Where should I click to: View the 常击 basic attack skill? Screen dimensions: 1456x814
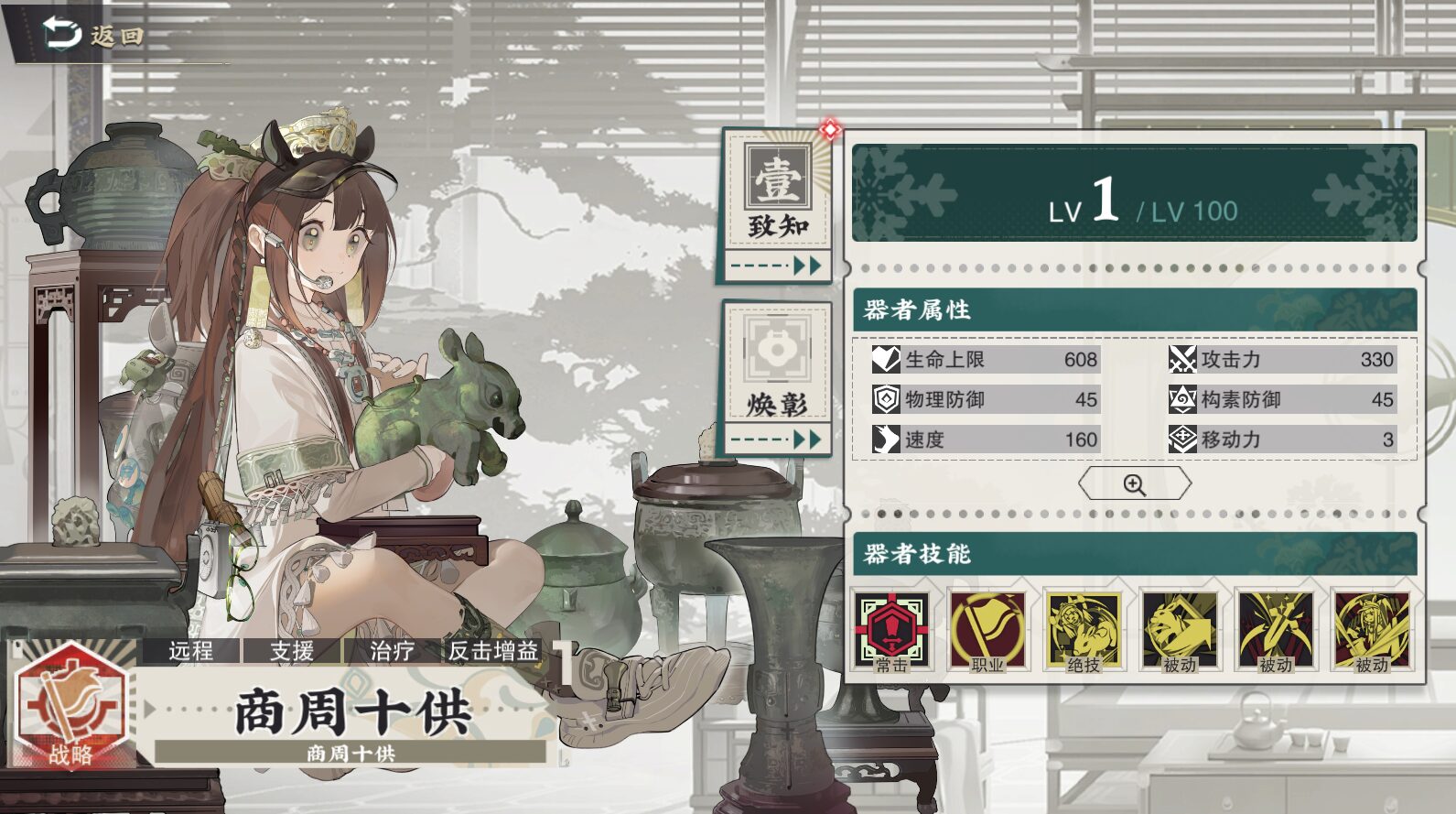[x=891, y=631]
